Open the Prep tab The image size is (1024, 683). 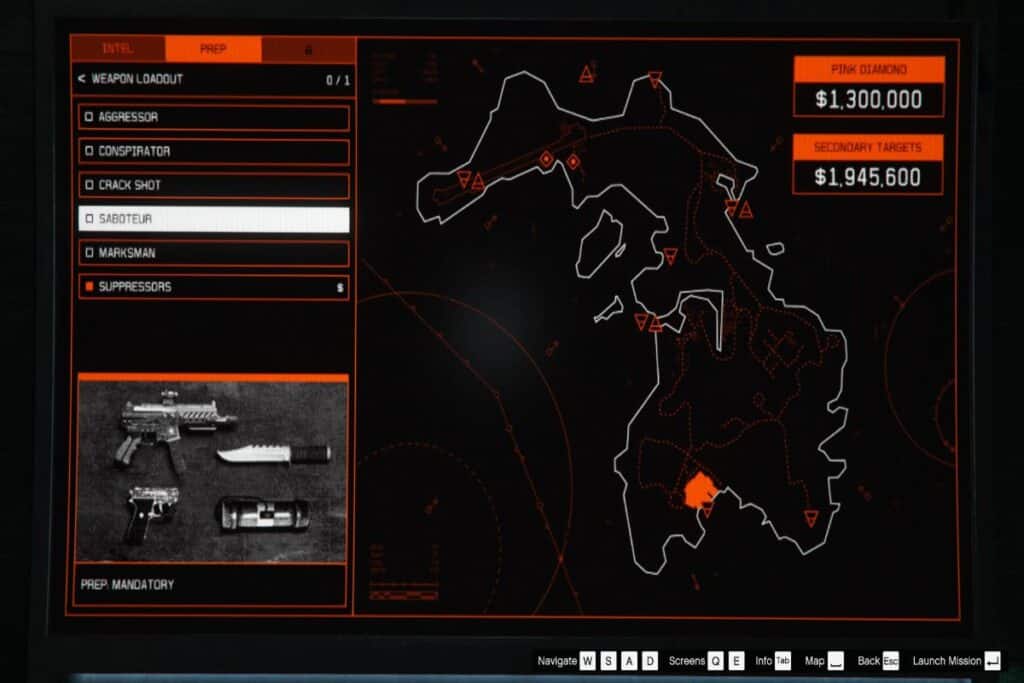click(213, 49)
